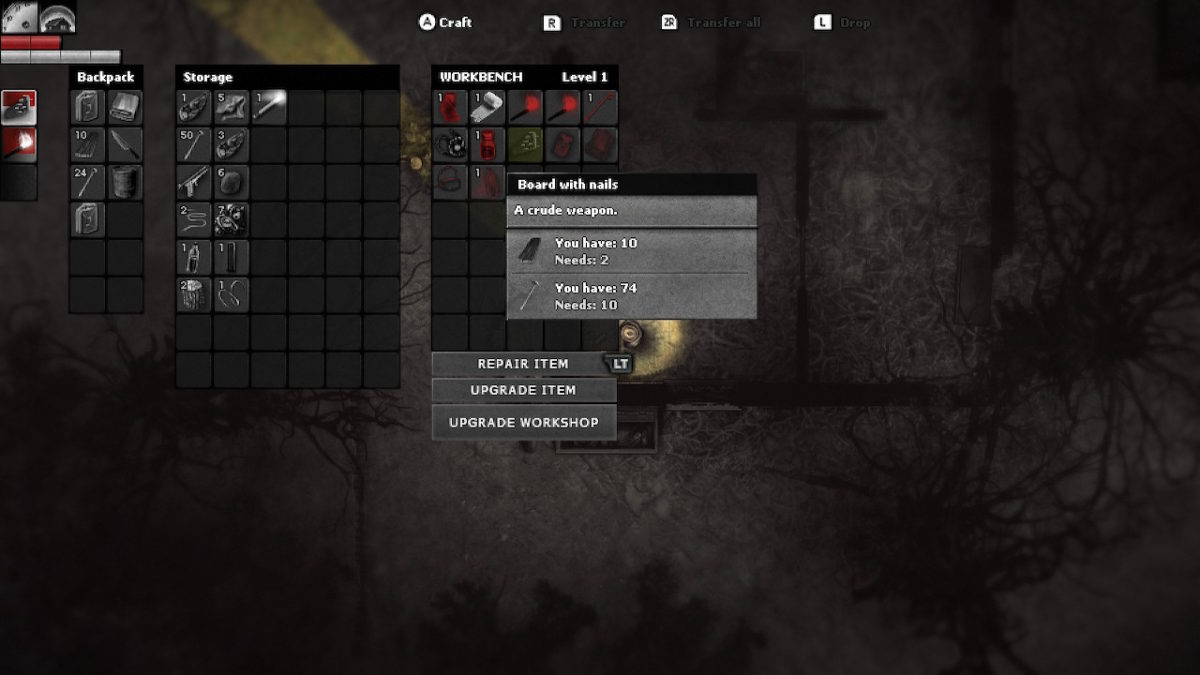1200x675 pixels.
Task: Select the wire coil stack in storage
Action: point(194,219)
